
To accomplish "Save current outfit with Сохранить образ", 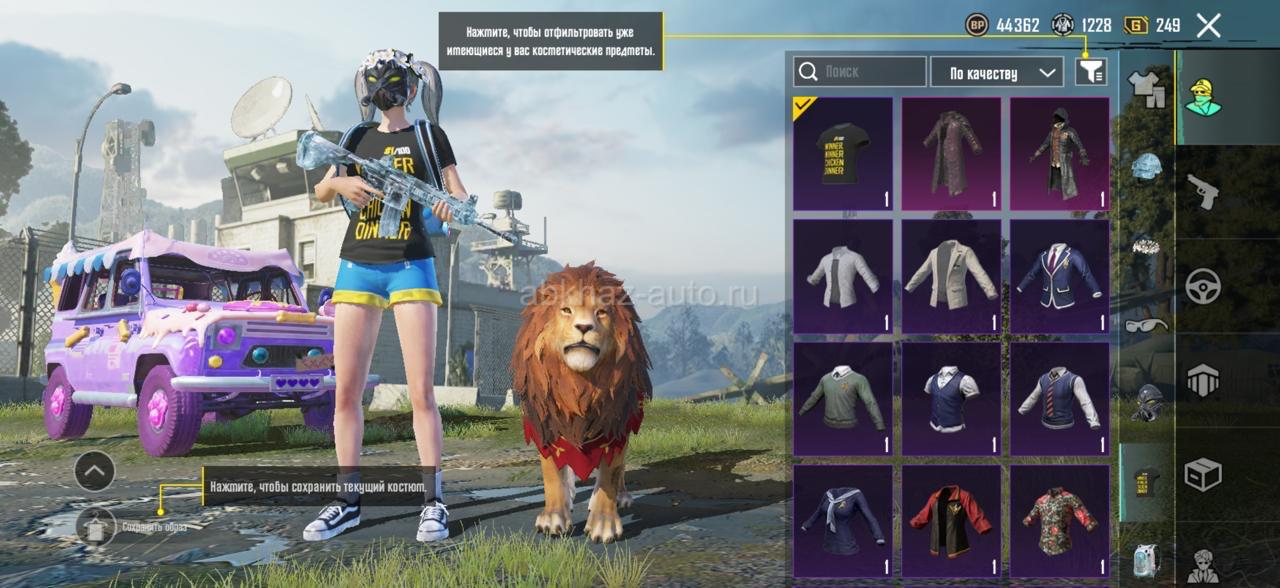I will (97, 526).
